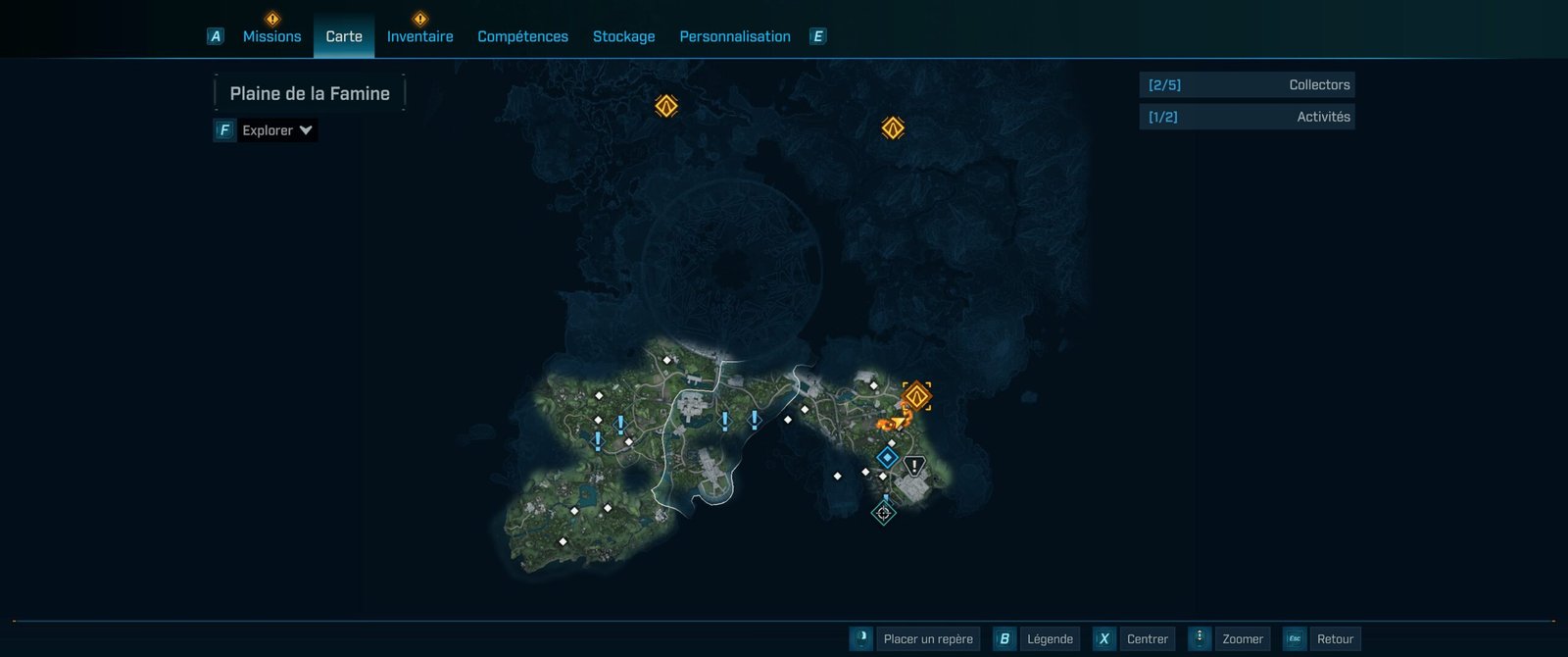
Task: Show the Collectors progress row
Action: [x=1247, y=85]
